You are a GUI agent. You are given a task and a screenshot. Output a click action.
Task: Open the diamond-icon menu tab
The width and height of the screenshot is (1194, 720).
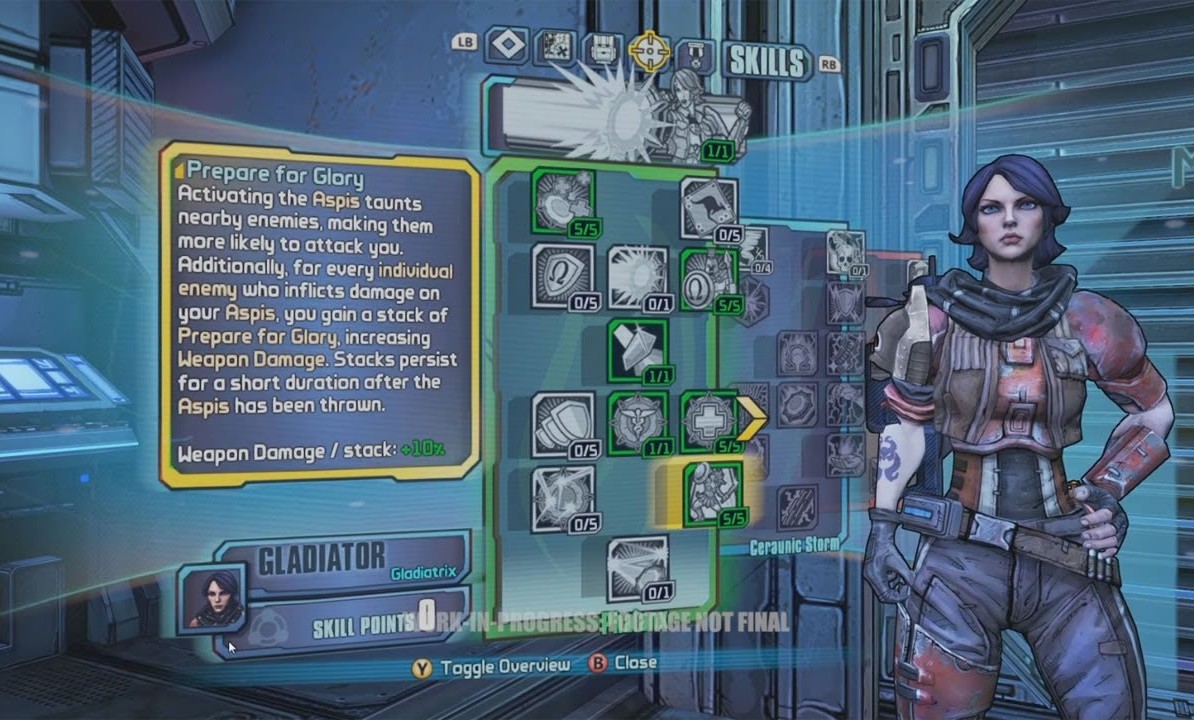507,45
